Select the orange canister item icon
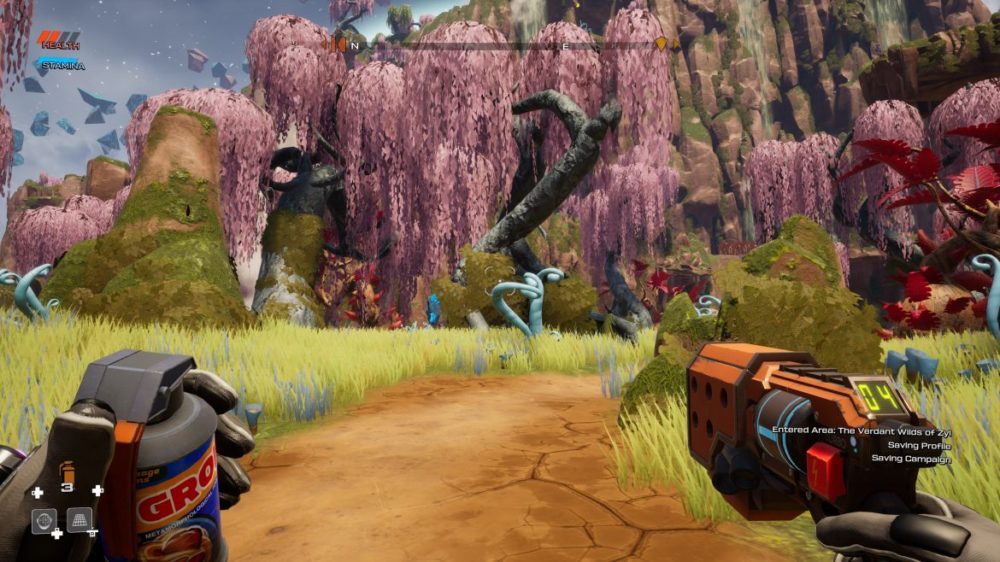This screenshot has height=562, width=1000. (x=67, y=470)
